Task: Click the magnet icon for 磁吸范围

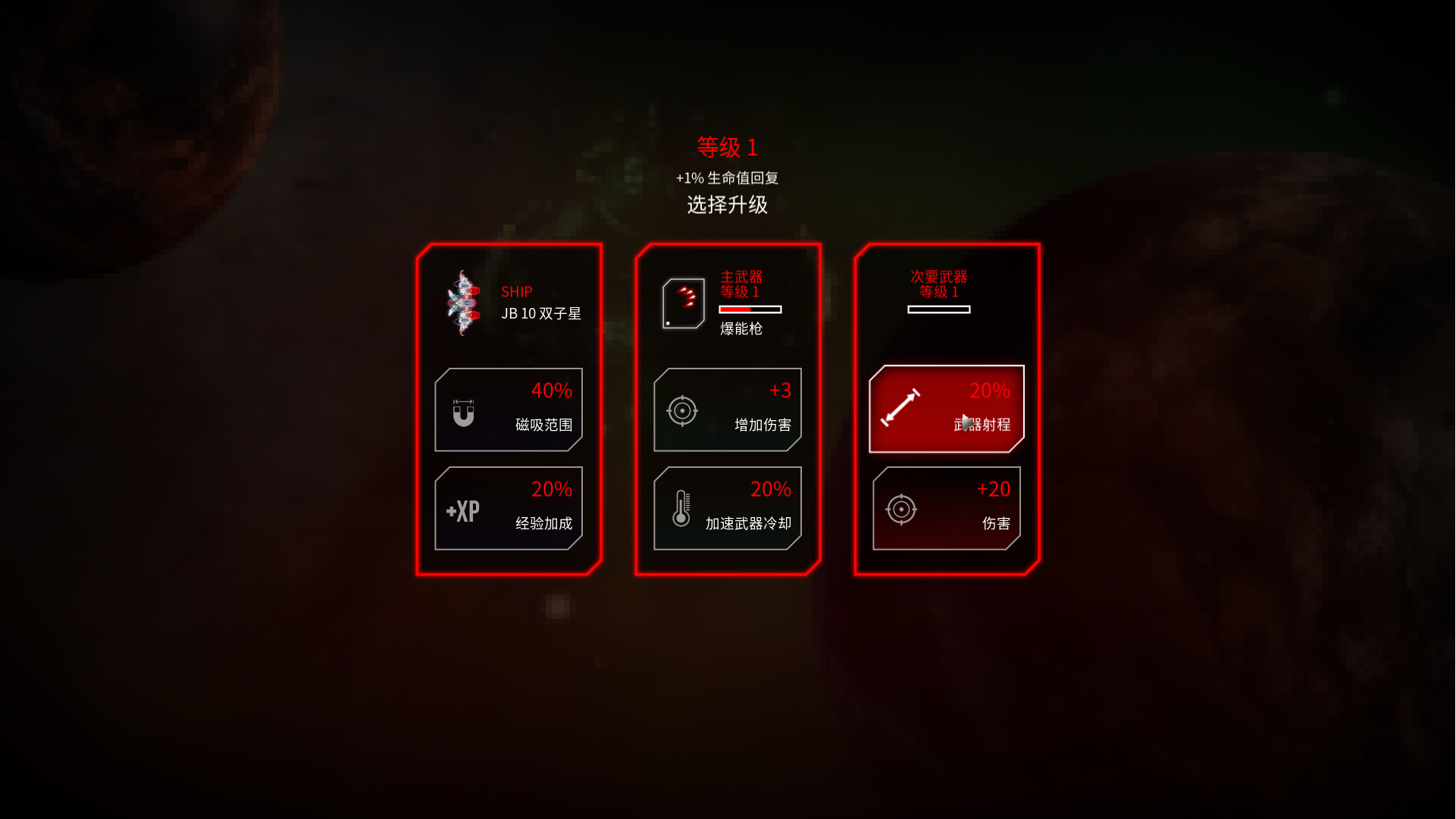Action: [x=464, y=412]
